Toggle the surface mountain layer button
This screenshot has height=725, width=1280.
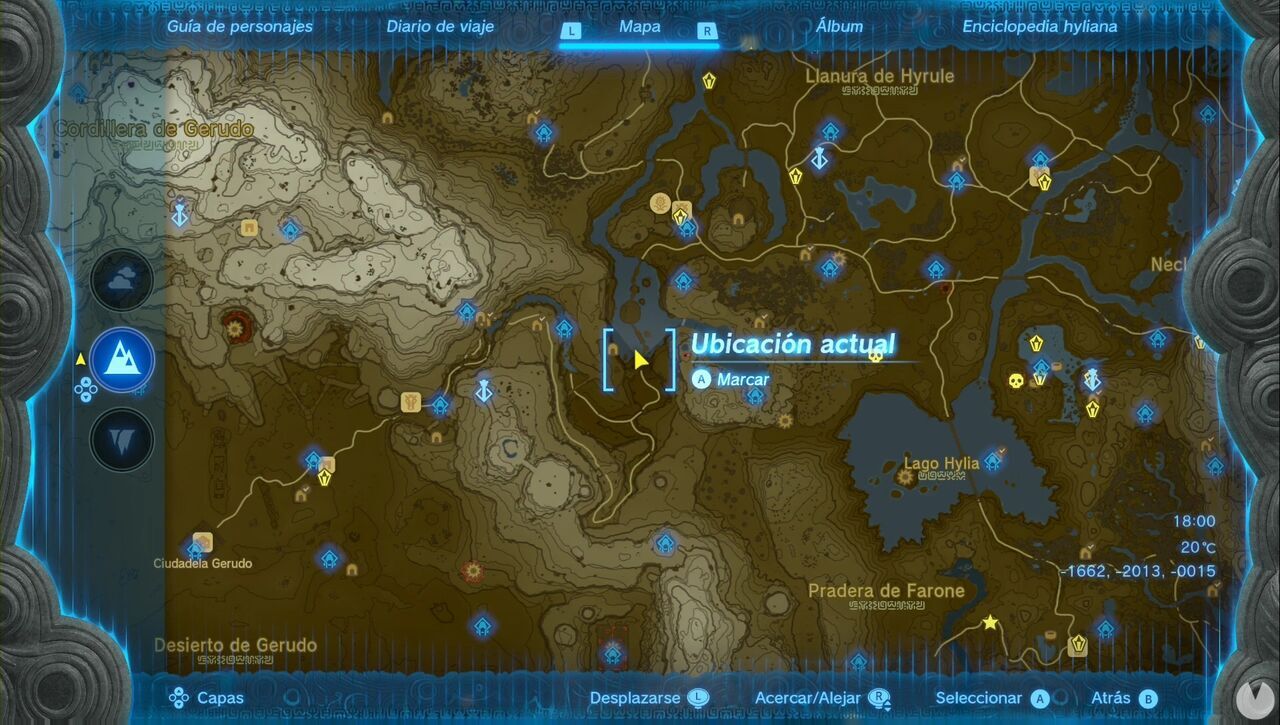120,361
